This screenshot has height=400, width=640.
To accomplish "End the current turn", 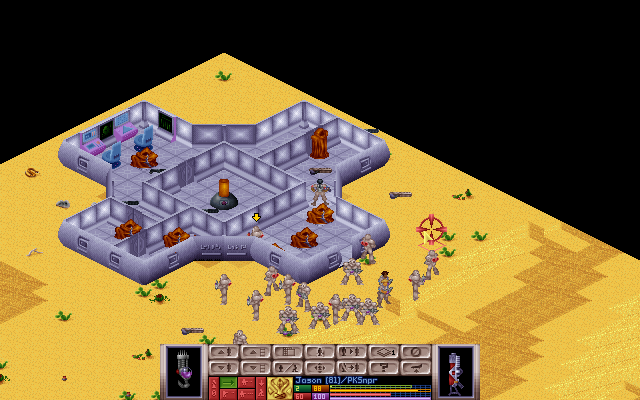I will [414, 352].
